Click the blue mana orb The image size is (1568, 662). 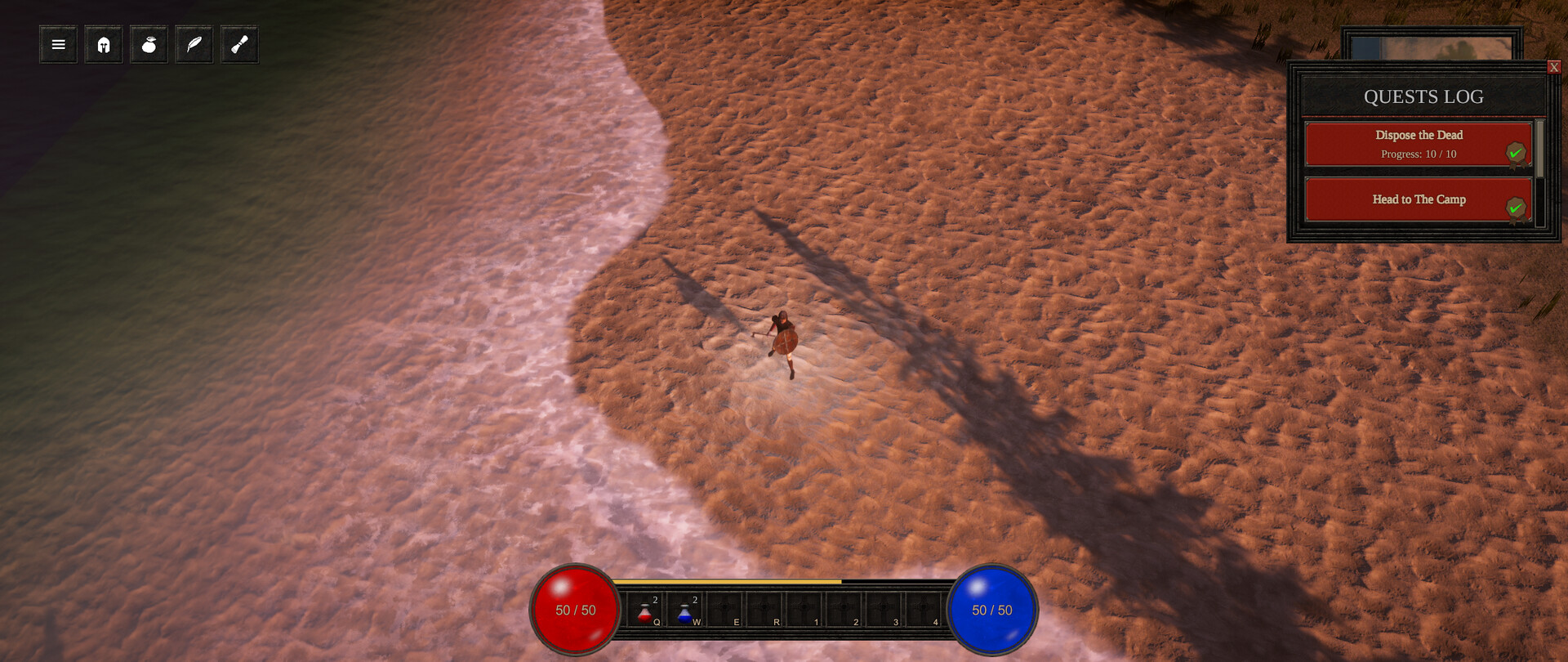pyautogui.click(x=992, y=610)
